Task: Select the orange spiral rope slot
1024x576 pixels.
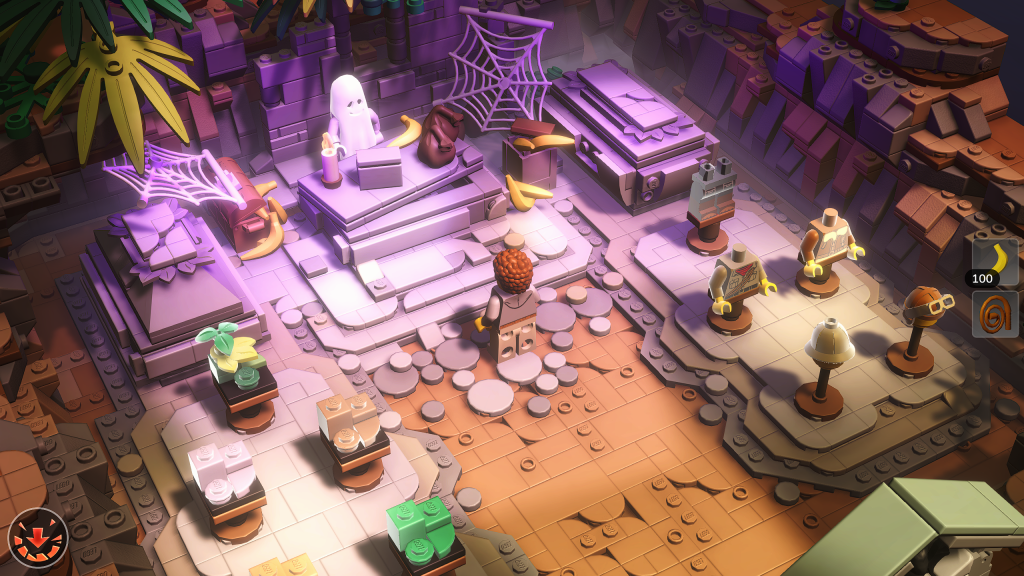Action: 994,314
